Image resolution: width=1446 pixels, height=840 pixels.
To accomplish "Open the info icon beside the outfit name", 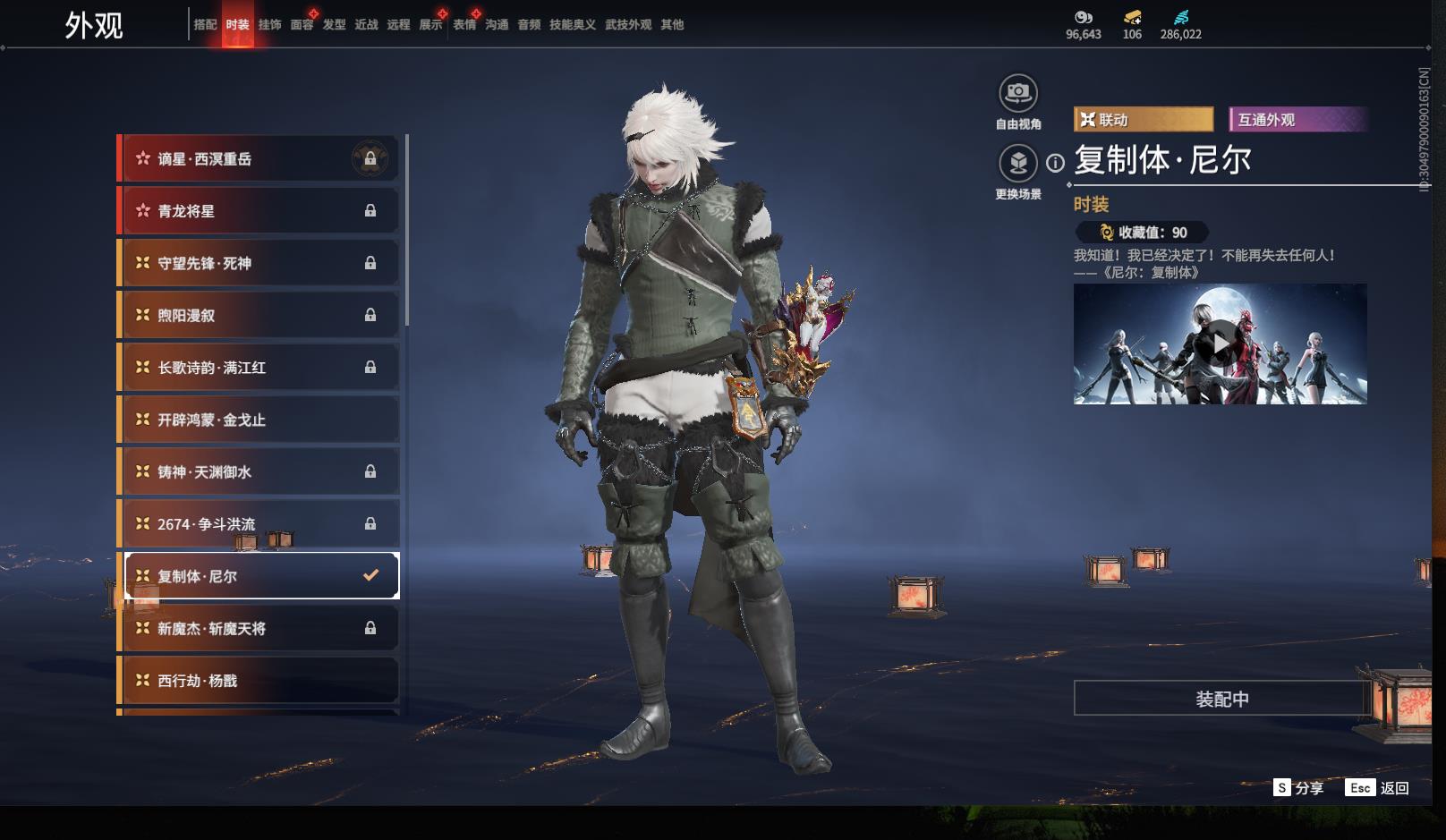I will pos(1056,163).
